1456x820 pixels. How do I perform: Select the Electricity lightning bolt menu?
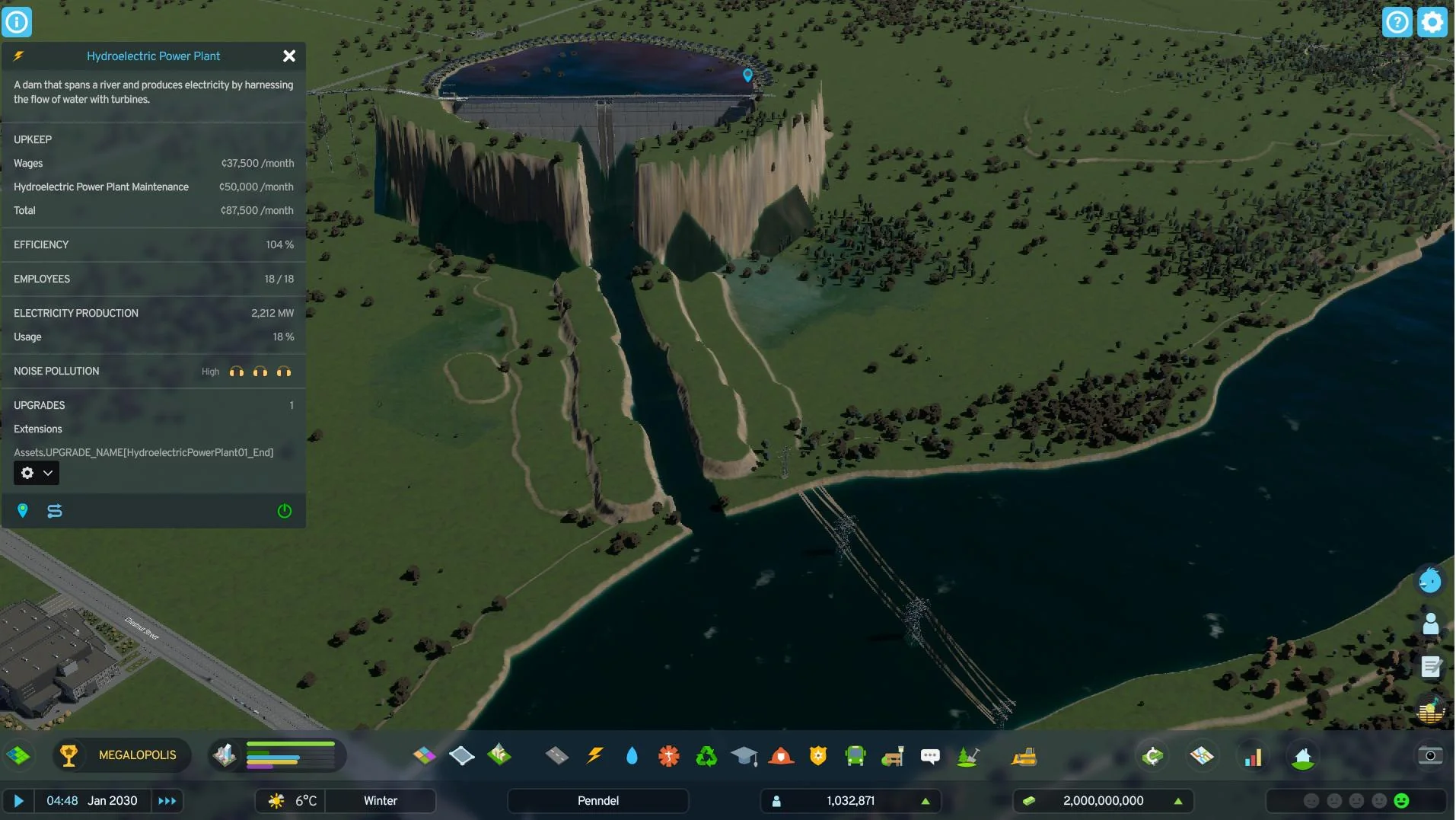(x=594, y=756)
